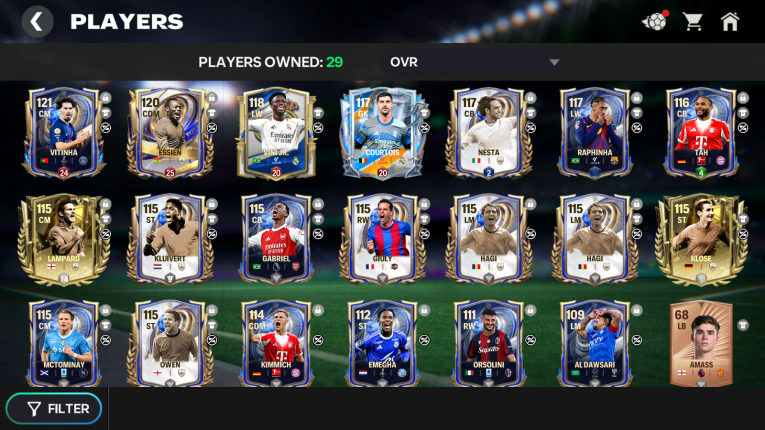This screenshot has width=765, height=430.
Task: Open the football icon with red notification
Action: [x=655, y=21]
